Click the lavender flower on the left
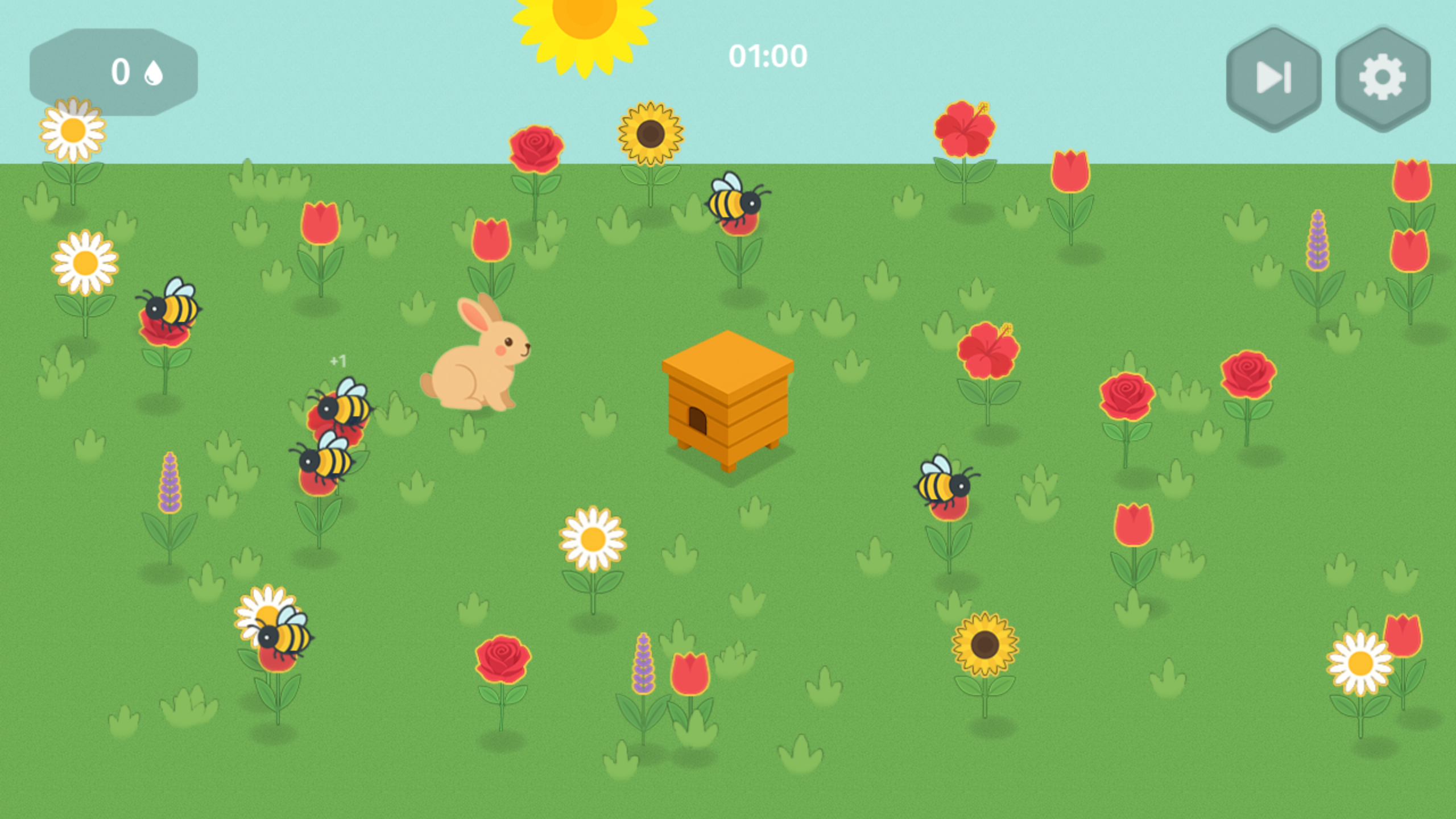Image resolution: width=1456 pixels, height=819 pixels. click(171, 483)
